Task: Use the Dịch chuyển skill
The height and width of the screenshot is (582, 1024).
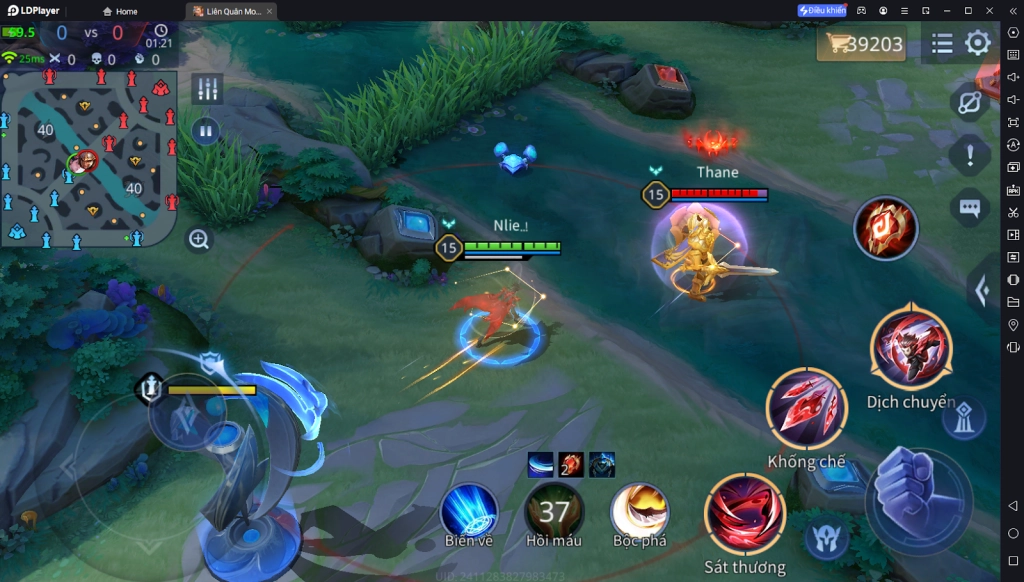Action: click(910, 349)
